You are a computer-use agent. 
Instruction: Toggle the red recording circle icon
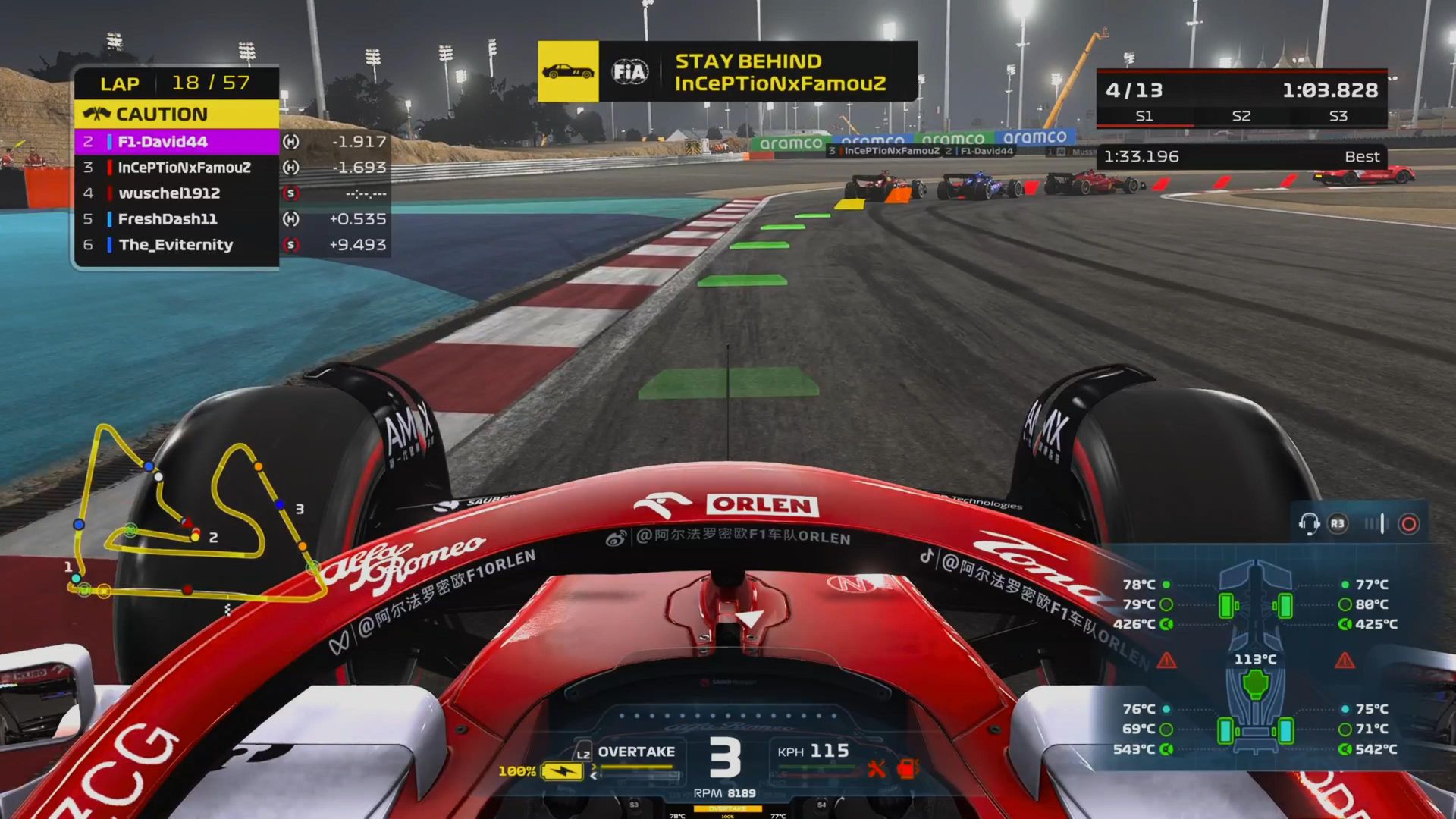(1409, 524)
